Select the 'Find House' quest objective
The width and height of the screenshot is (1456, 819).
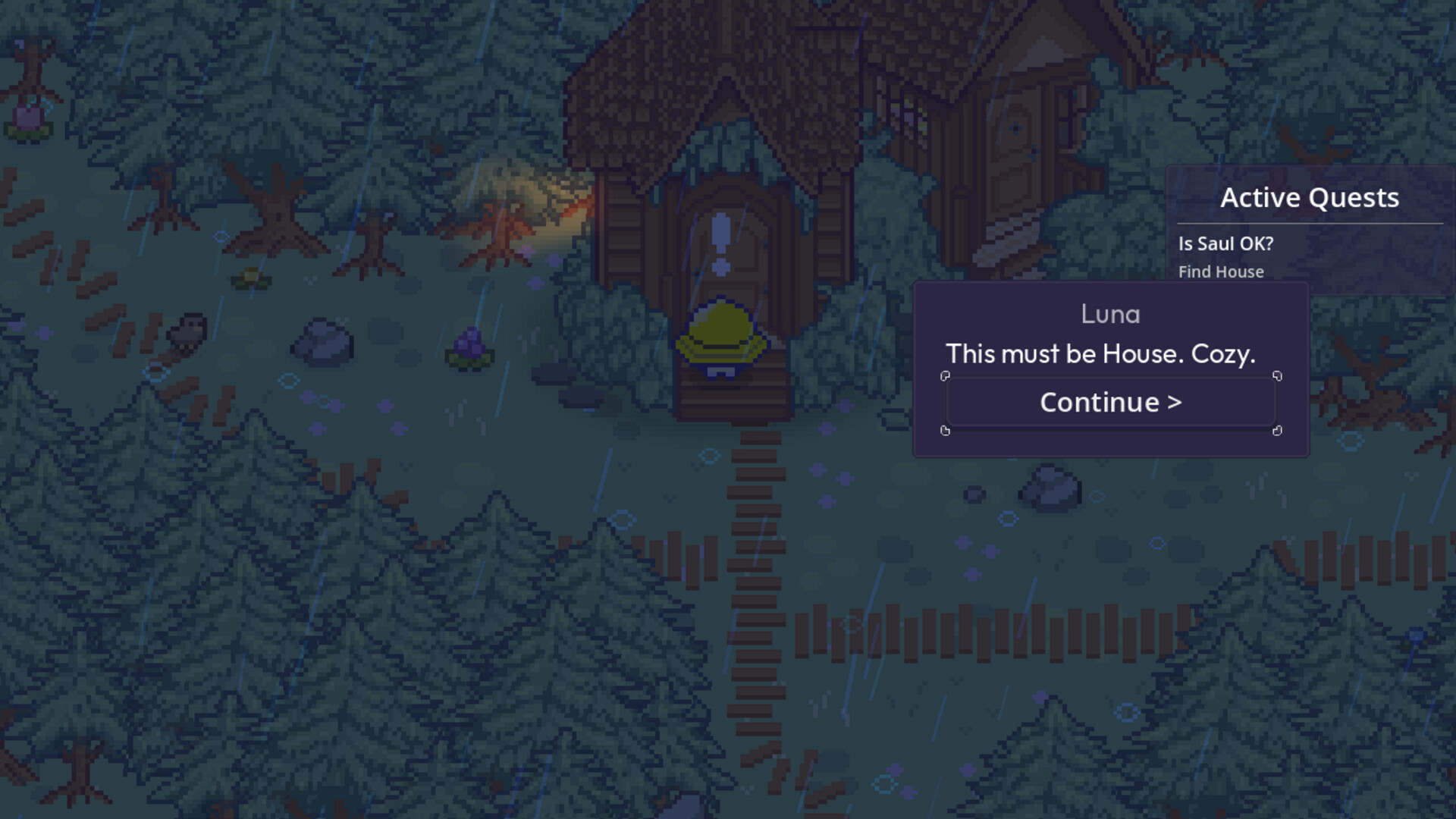point(1221,271)
